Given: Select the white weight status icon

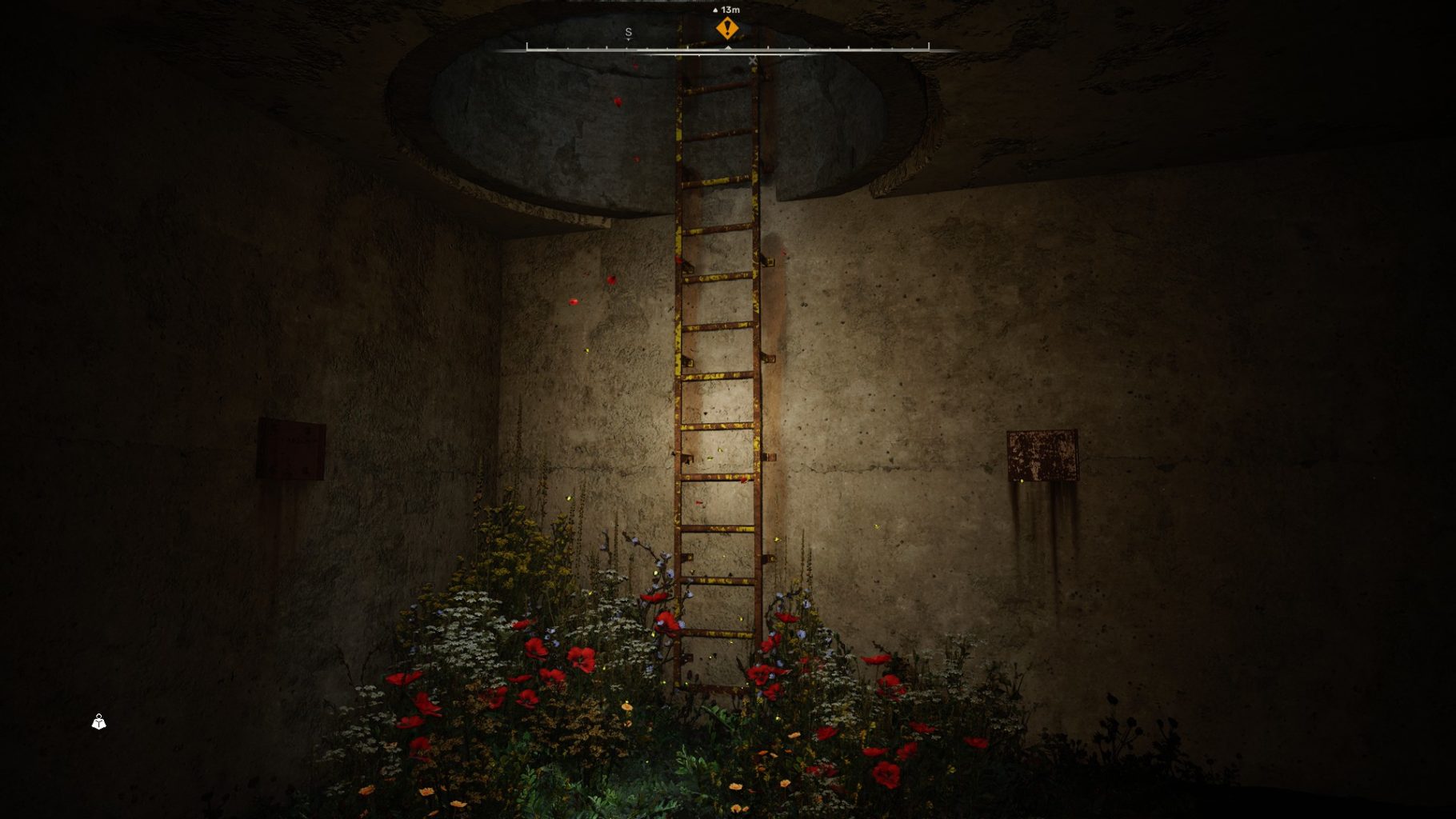Looking at the screenshot, I should 98,722.
